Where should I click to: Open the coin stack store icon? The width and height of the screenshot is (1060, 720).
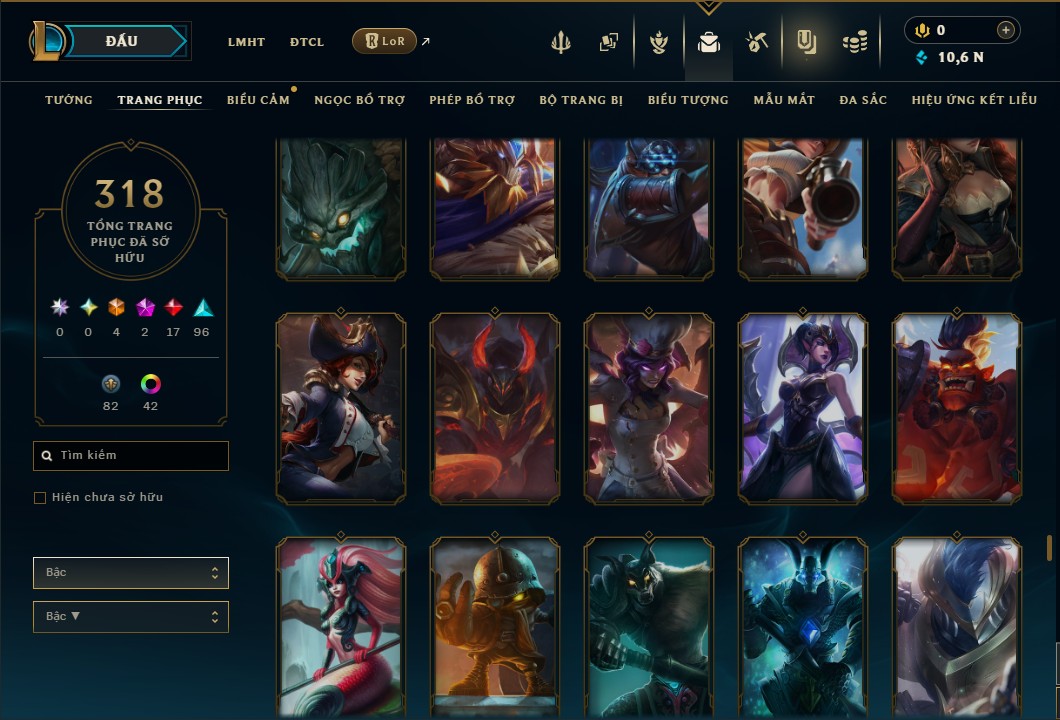(854, 43)
